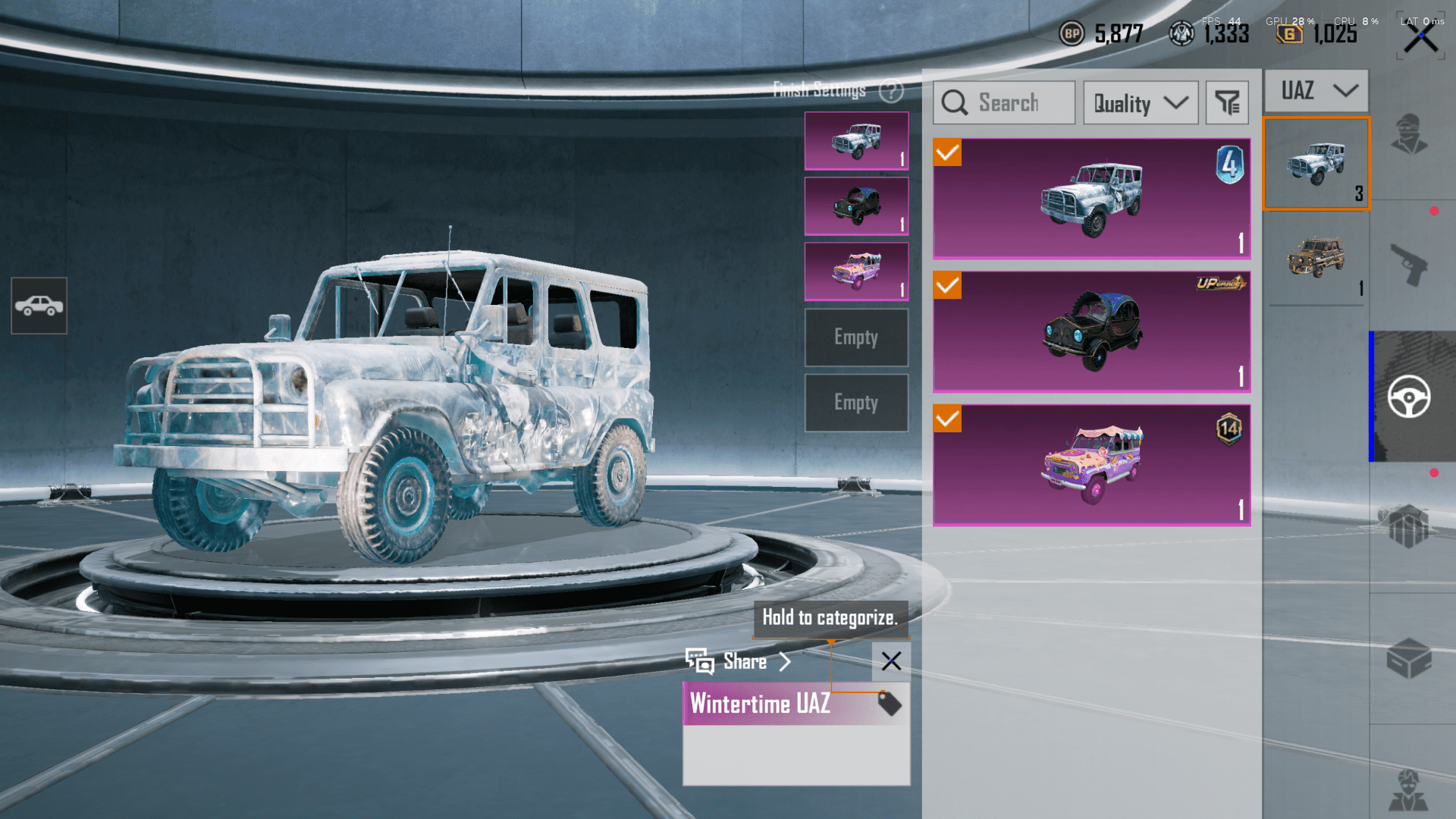This screenshot has height=819, width=1456.
Task: Dismiss the Wintertime UAZ name panel
Action: tap(891, 661)
